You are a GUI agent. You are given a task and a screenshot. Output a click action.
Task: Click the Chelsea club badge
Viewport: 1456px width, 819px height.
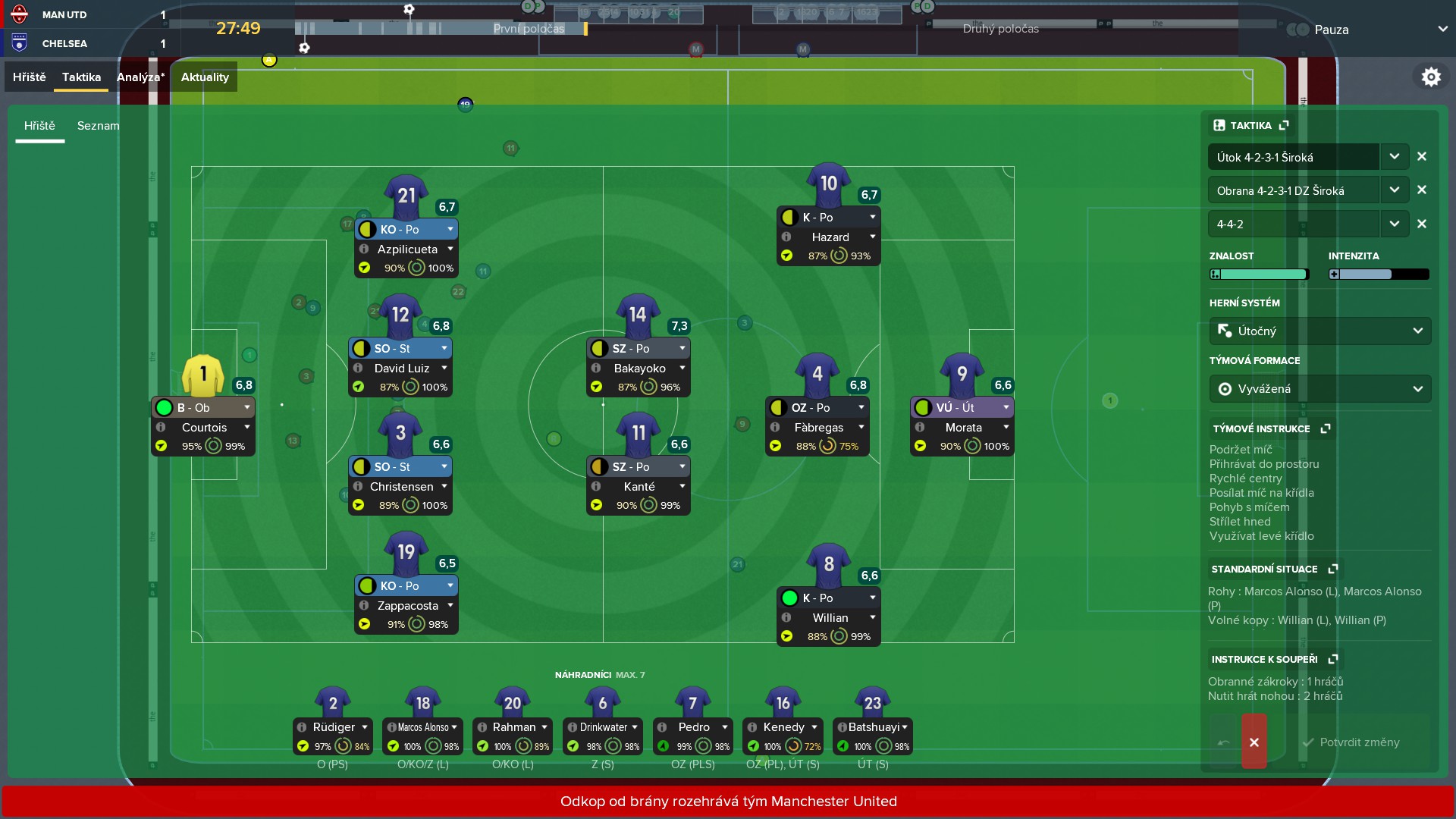tap(20, 43)
